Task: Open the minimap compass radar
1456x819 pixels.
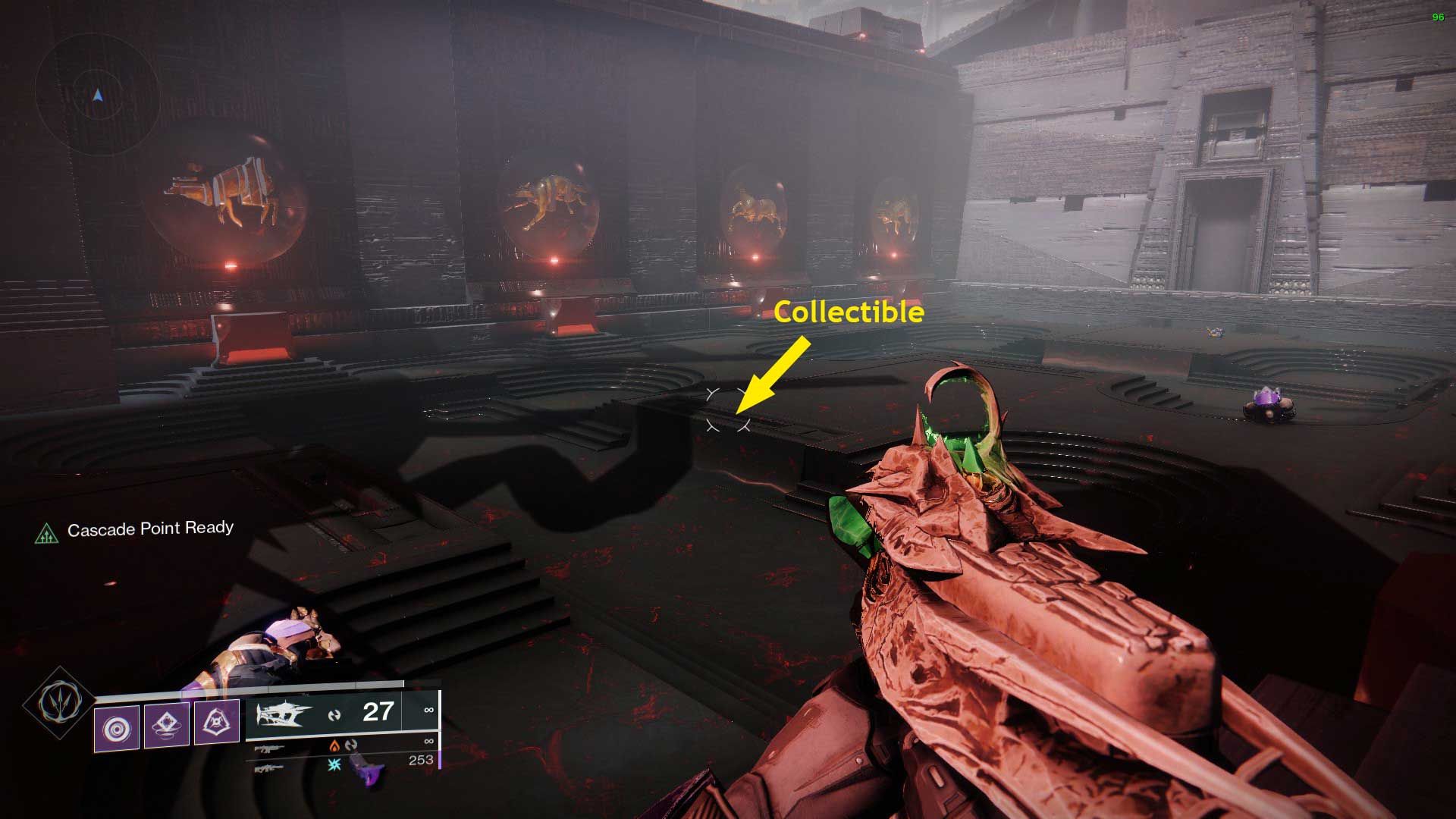Action: [x=97, y=97]
